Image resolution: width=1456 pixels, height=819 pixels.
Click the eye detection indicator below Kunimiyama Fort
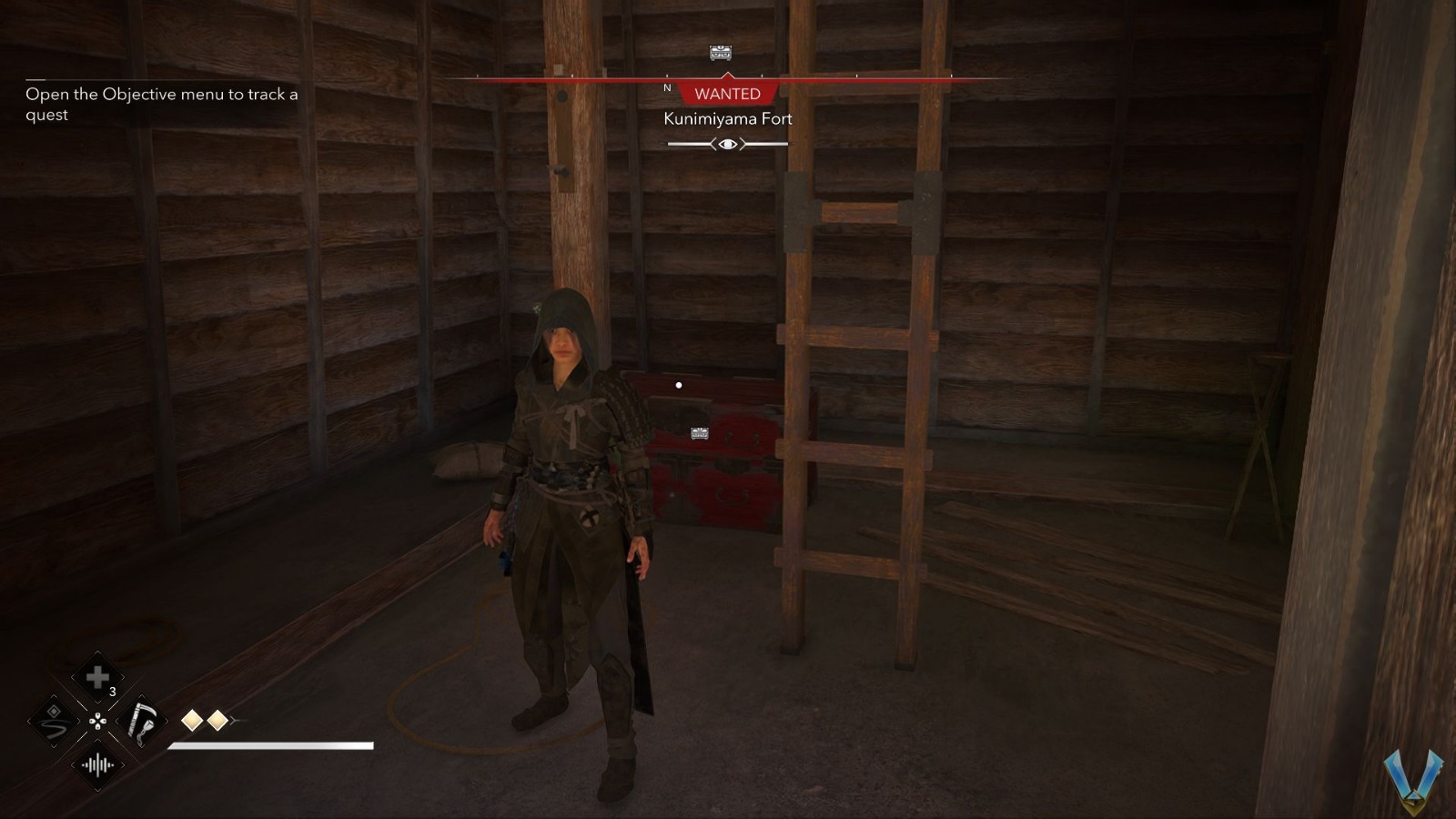point(726,143)
